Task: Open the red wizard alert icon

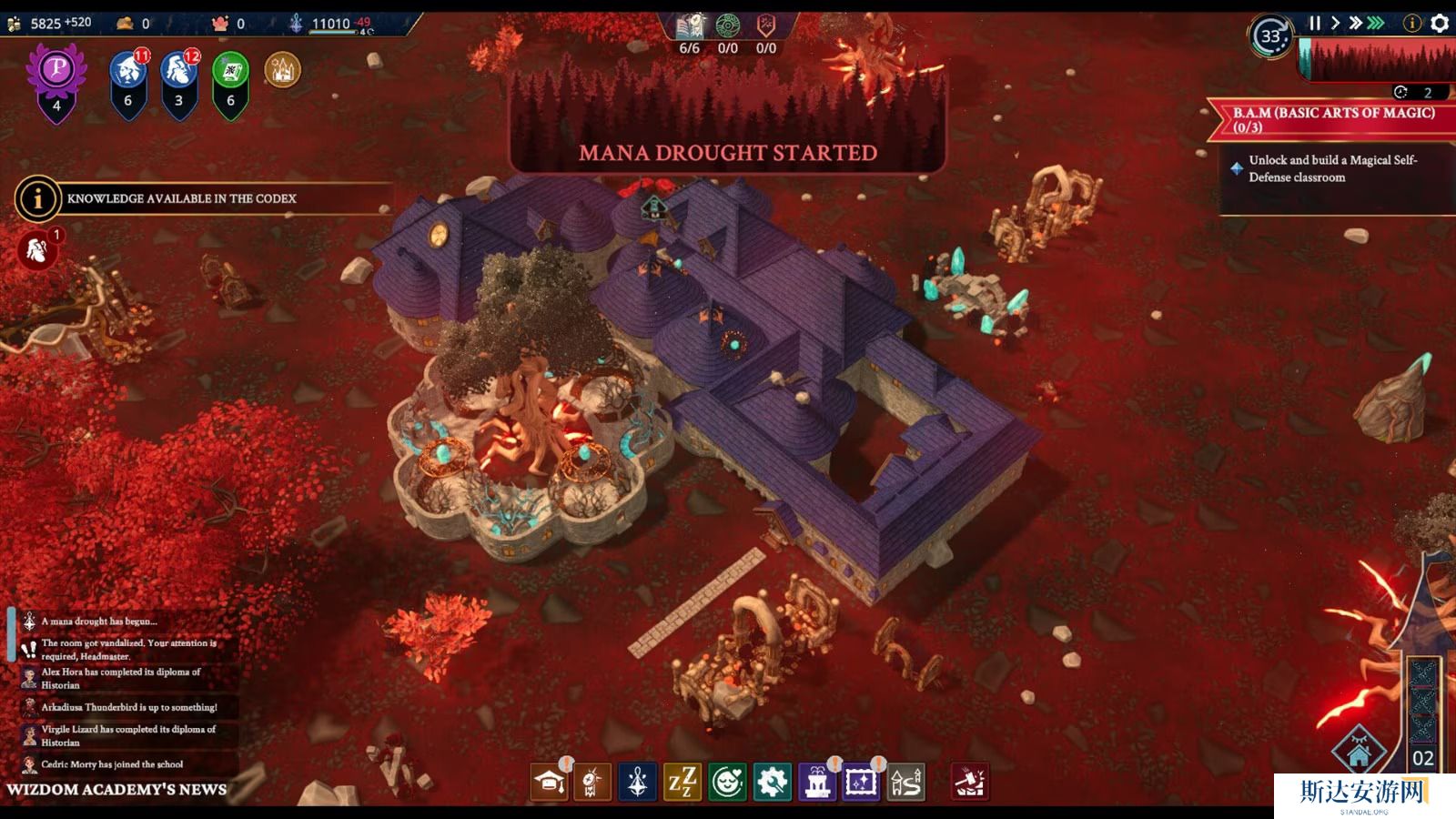Action: [37, 250]
